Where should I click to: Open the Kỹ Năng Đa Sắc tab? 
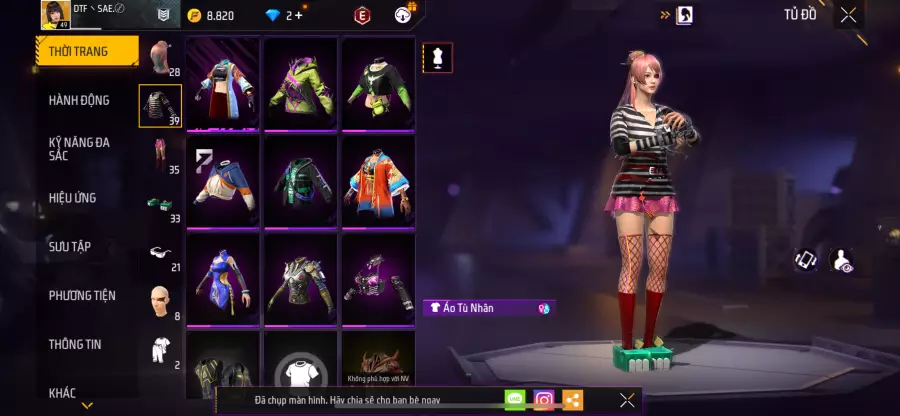79,149
